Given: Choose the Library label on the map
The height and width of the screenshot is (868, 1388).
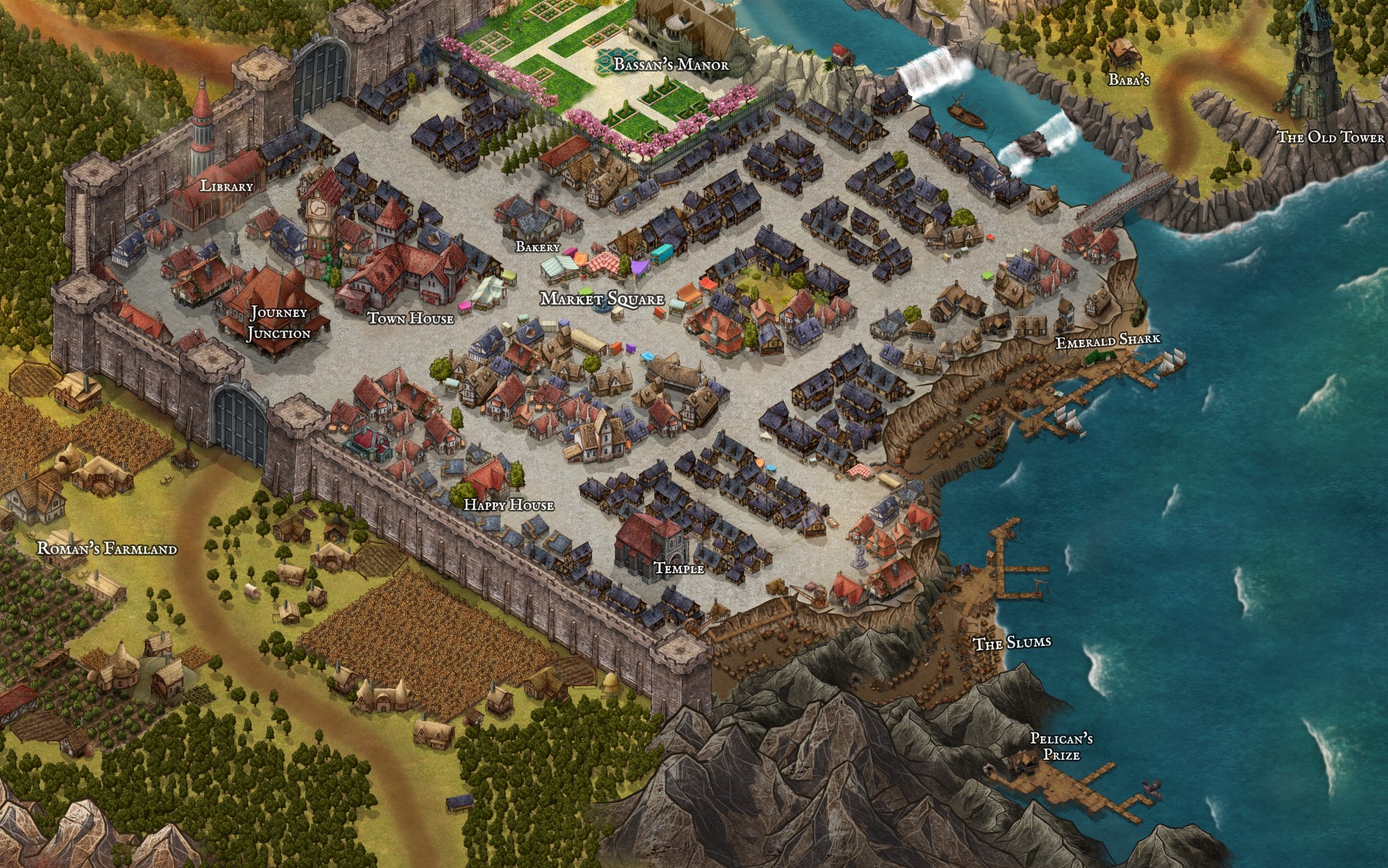Looking at the screenshot, I should tap(226, 186).
